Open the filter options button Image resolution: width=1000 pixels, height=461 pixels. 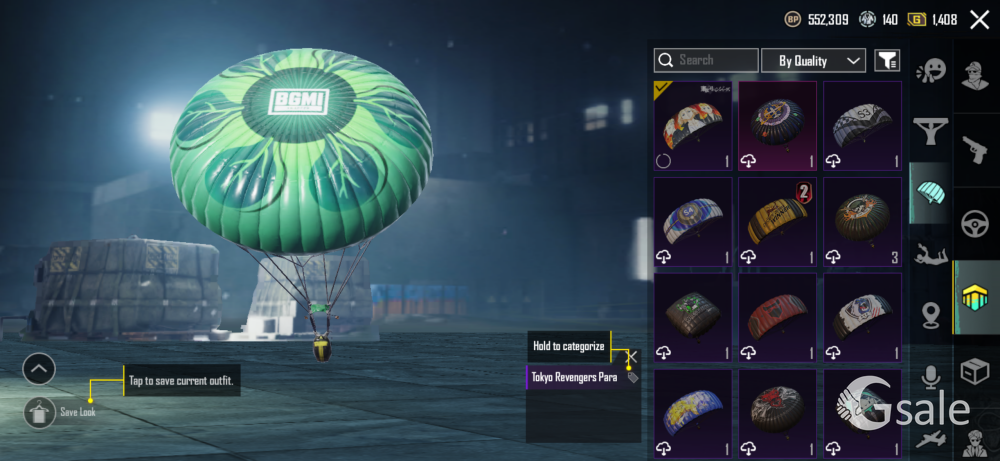click(x=887, y=60)
